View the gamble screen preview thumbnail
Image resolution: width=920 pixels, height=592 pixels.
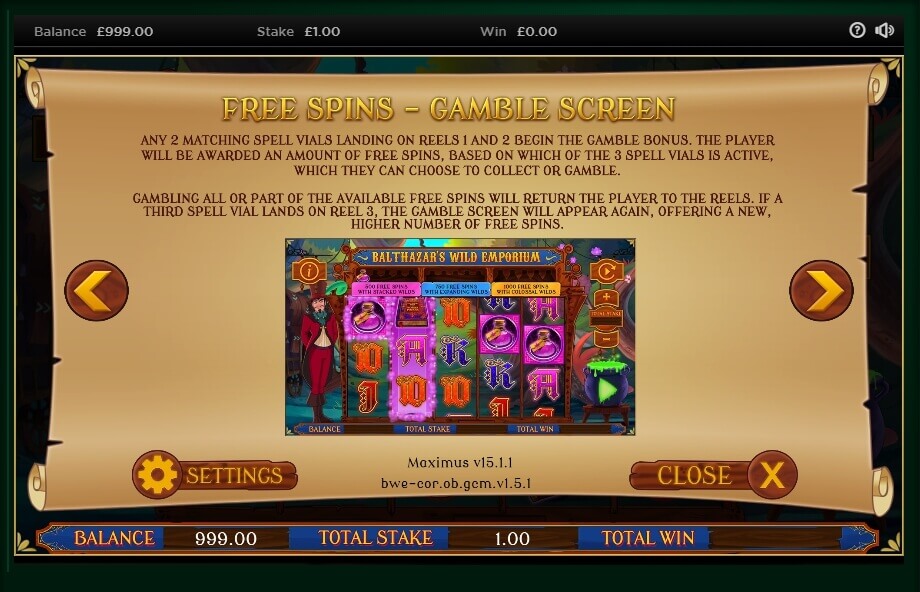coord(460,336)
